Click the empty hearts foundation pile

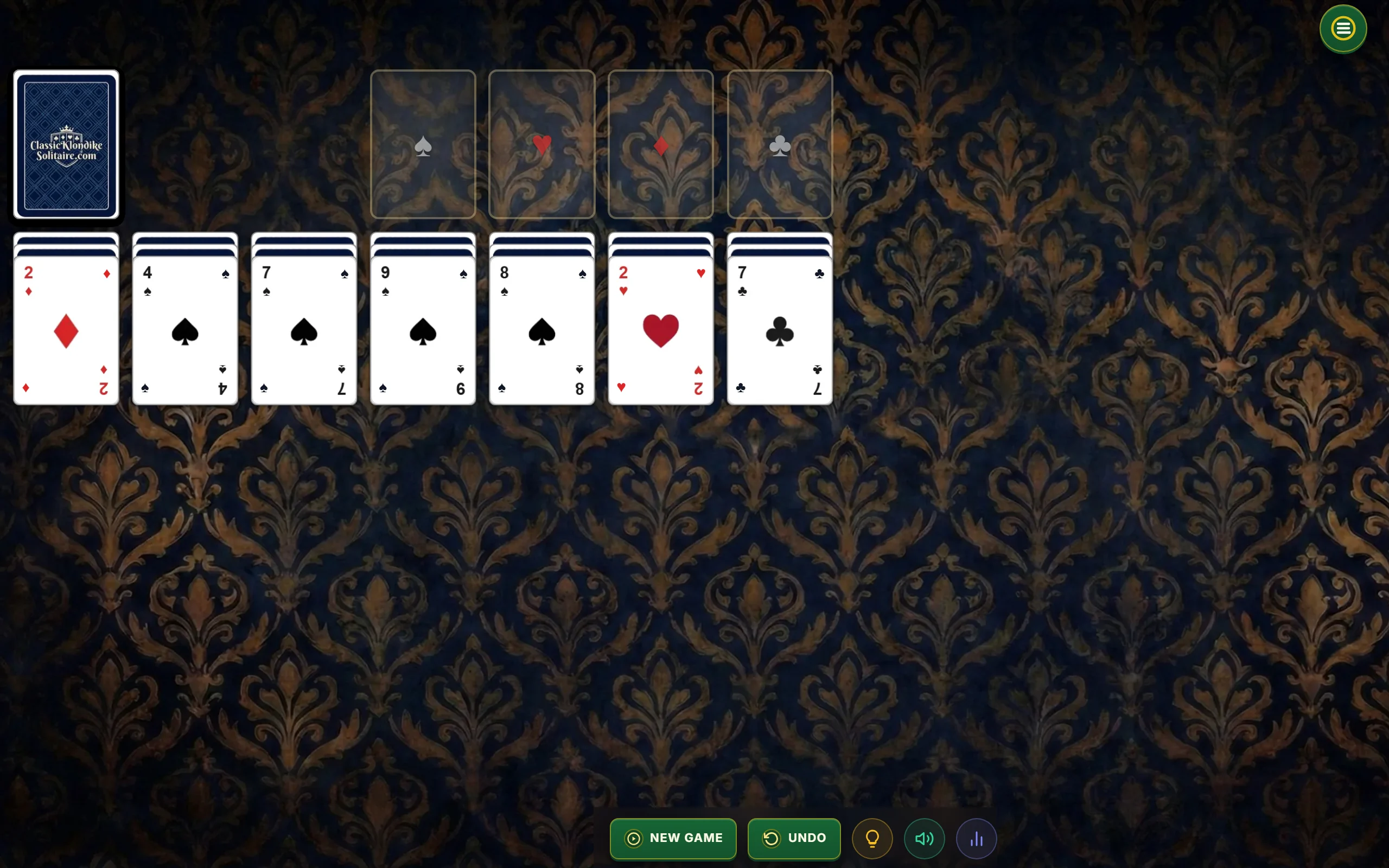tap(542, 145)
